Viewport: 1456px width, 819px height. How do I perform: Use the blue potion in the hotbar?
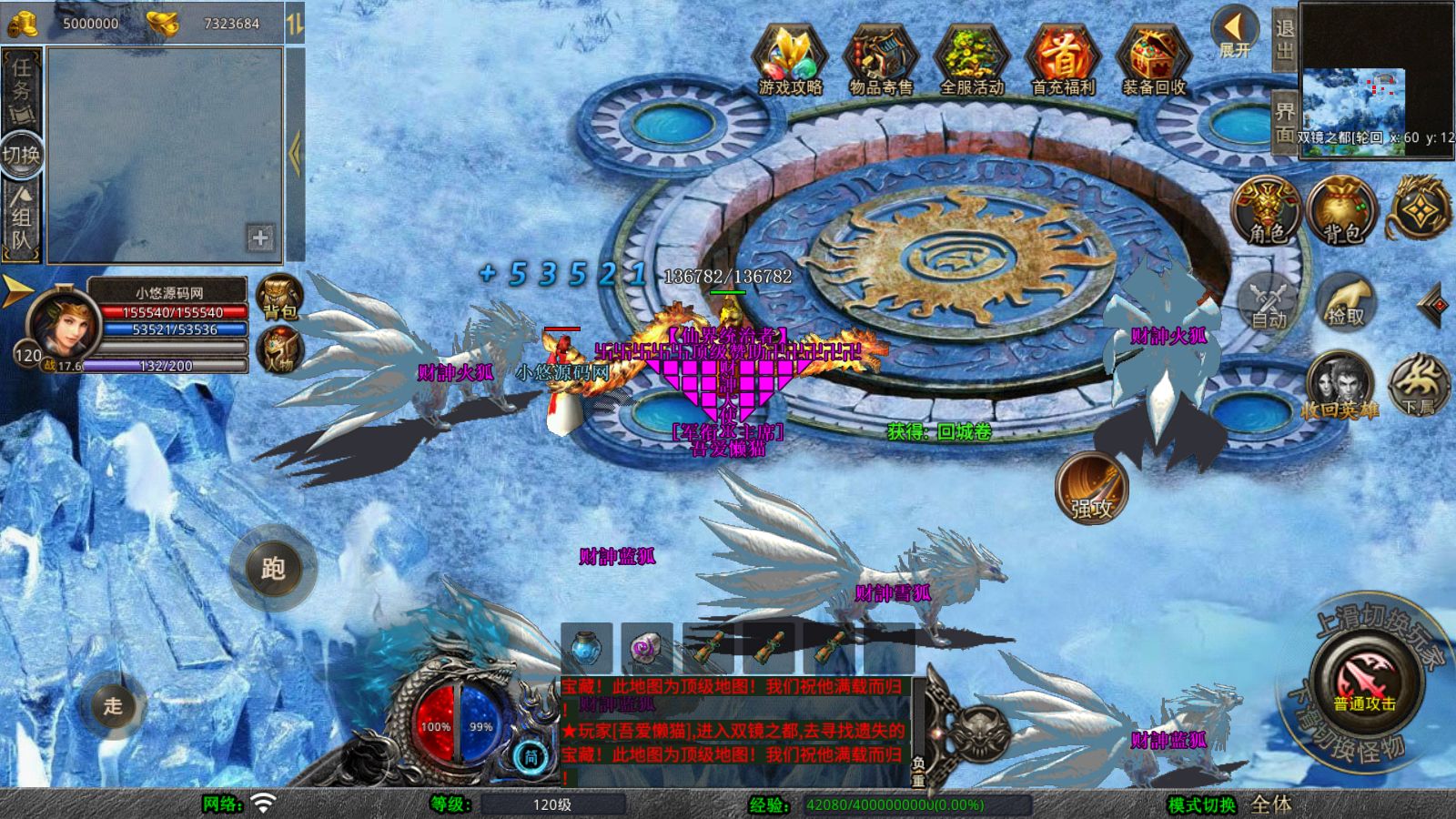pos(586,649)
